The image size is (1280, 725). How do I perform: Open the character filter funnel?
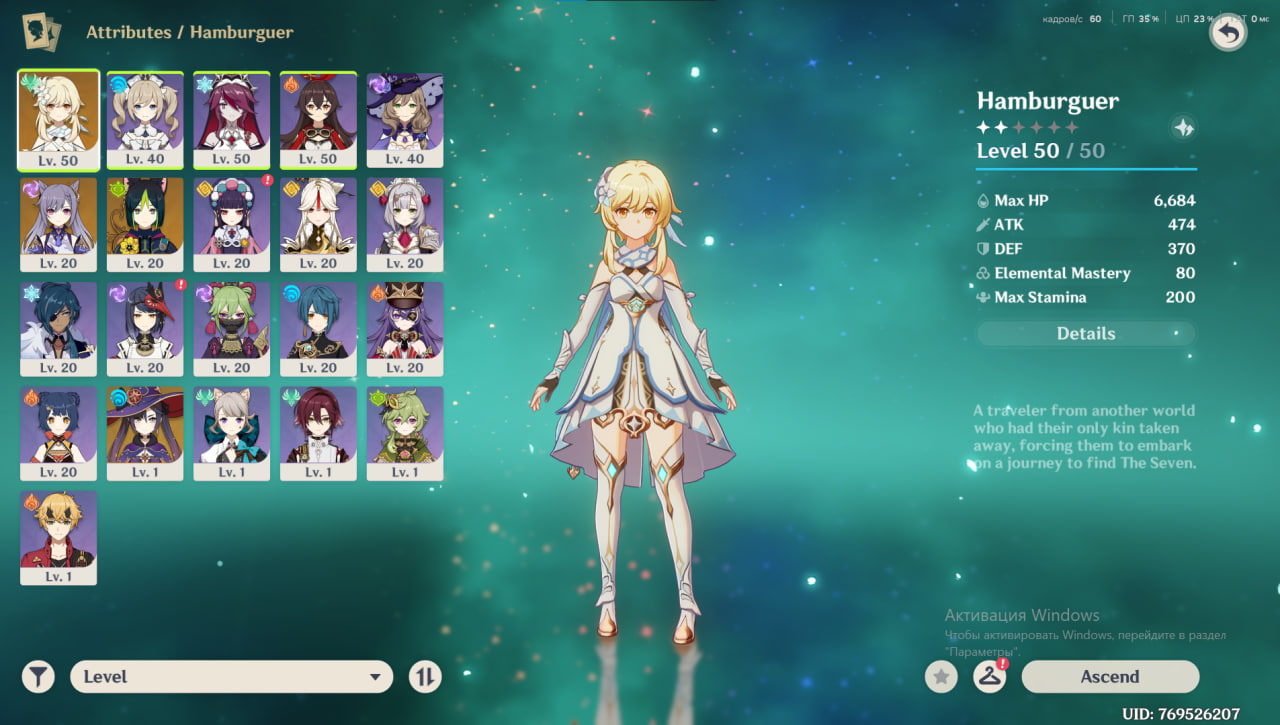point(38,677)
